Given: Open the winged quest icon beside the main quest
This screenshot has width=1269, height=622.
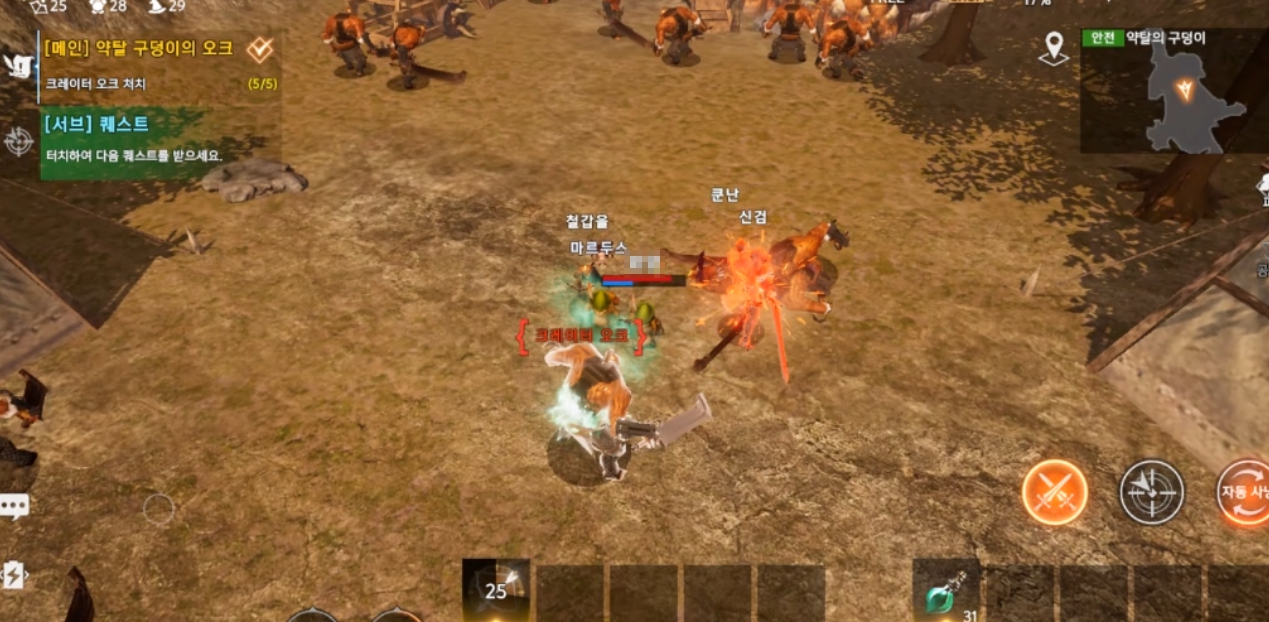Looking at the screenshot, I should click(17, 66).
